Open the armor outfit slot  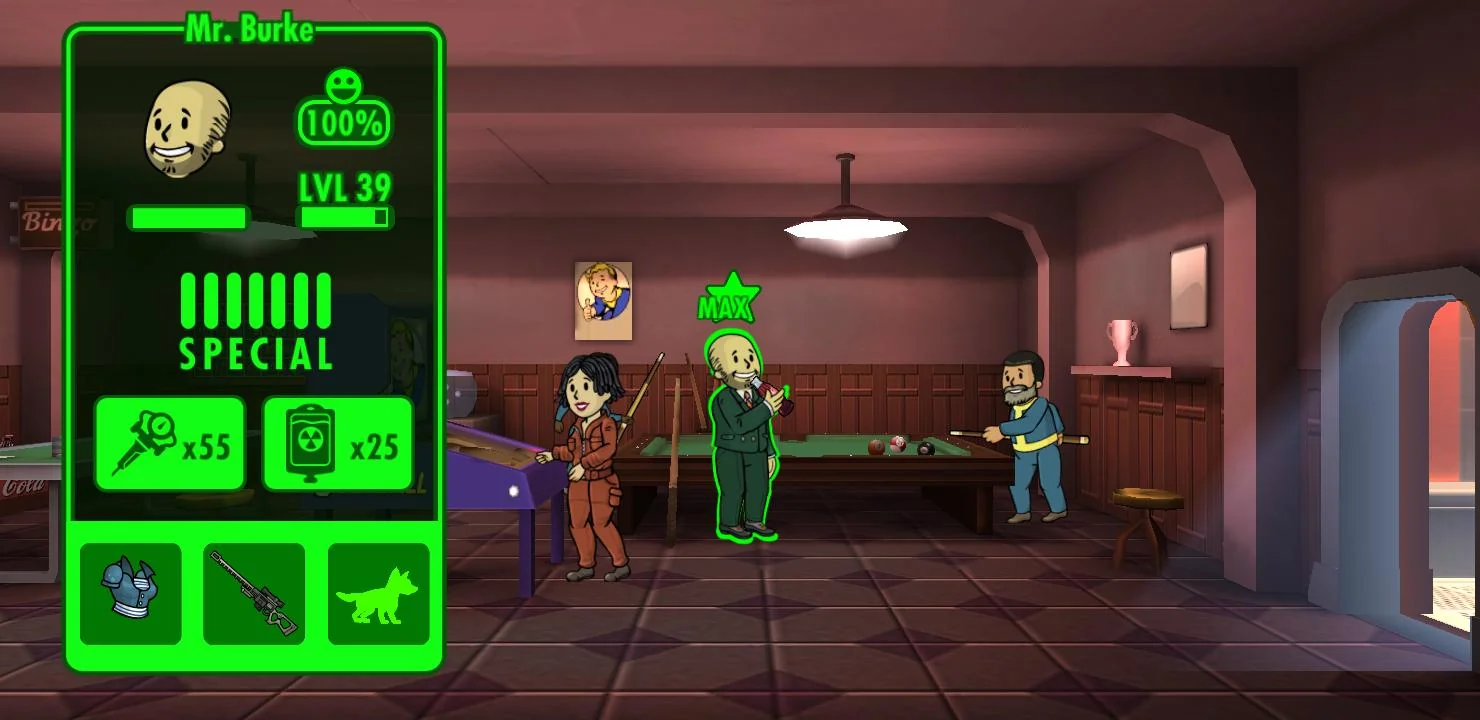[x=131, y=594]
